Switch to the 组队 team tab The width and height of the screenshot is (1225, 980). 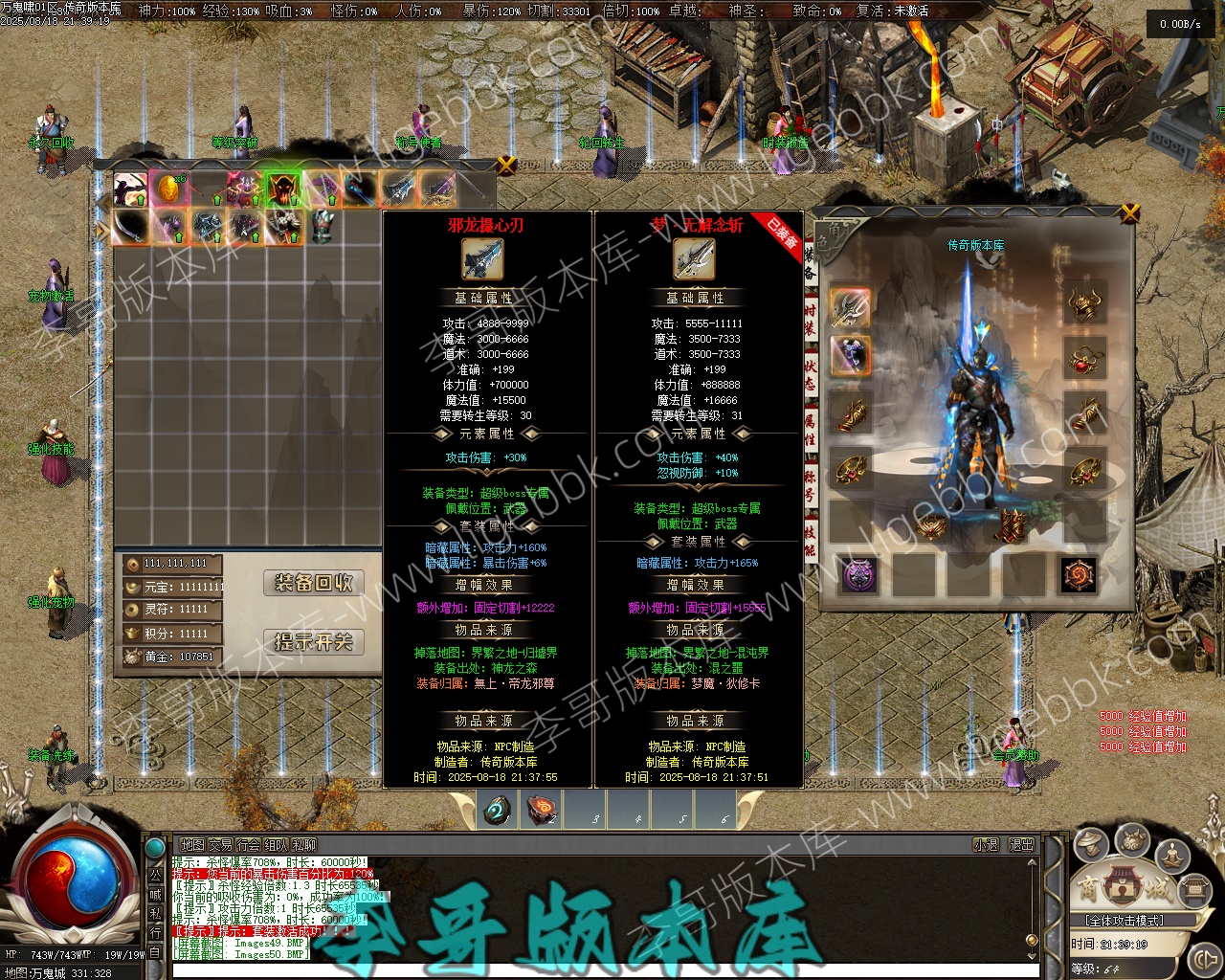[x=276, y=845]
